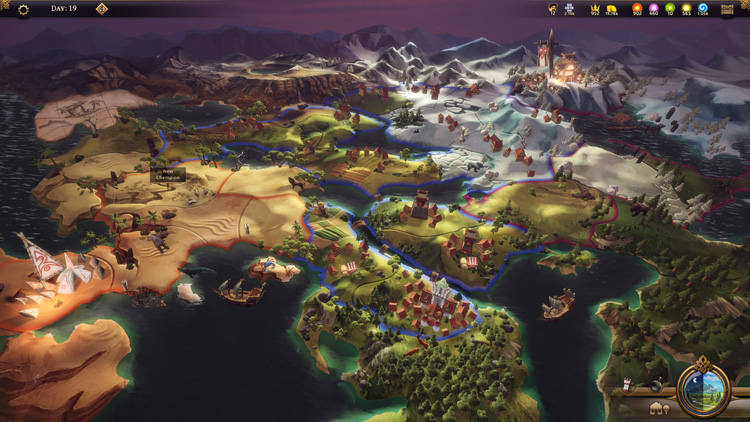End the turn with the day-night orb
750x422 pixels.
[703, 389]
